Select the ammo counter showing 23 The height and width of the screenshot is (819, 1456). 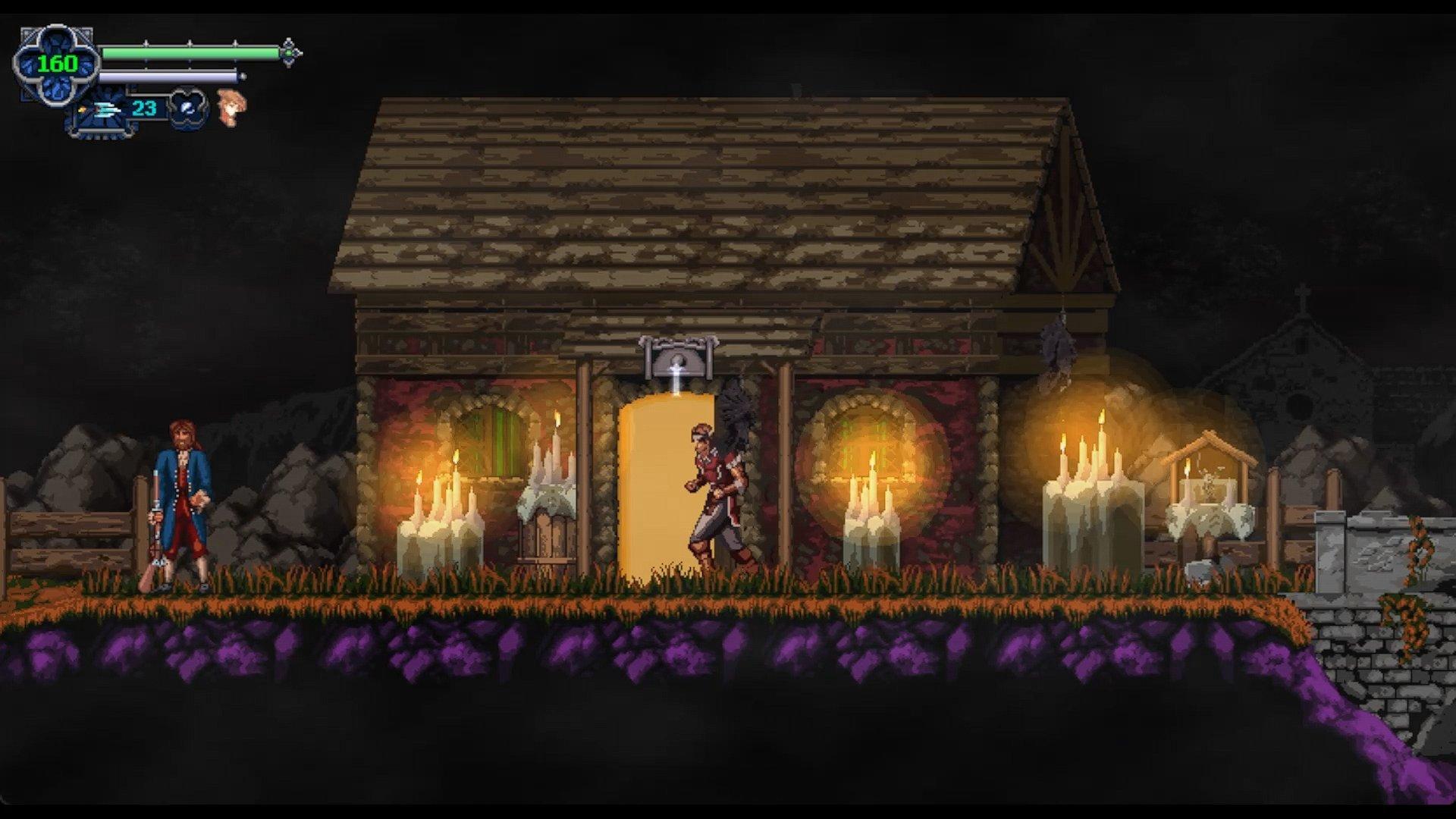tap(144, 108)
